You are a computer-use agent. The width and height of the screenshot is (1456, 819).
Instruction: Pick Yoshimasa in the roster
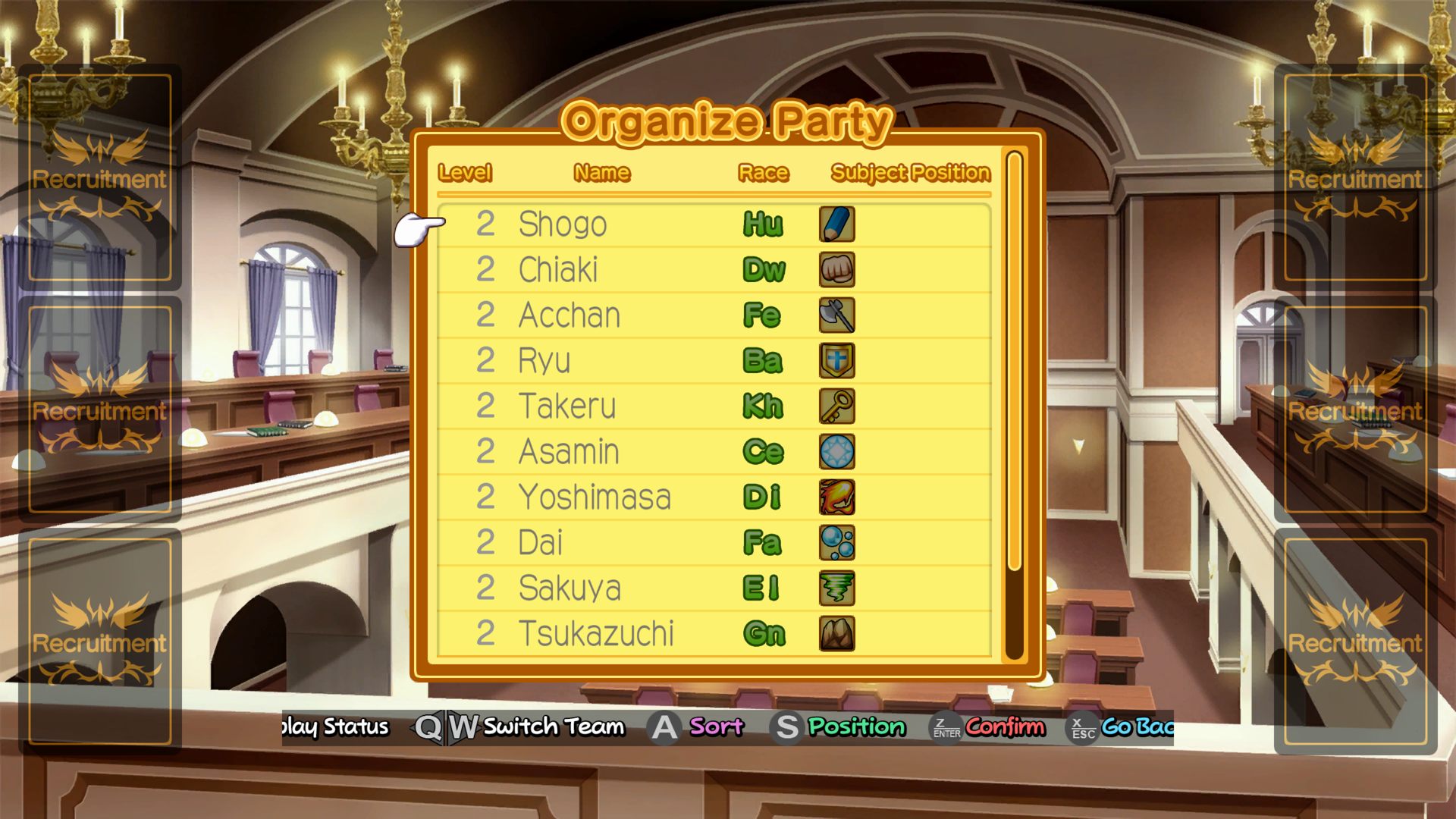pos(595,497)
